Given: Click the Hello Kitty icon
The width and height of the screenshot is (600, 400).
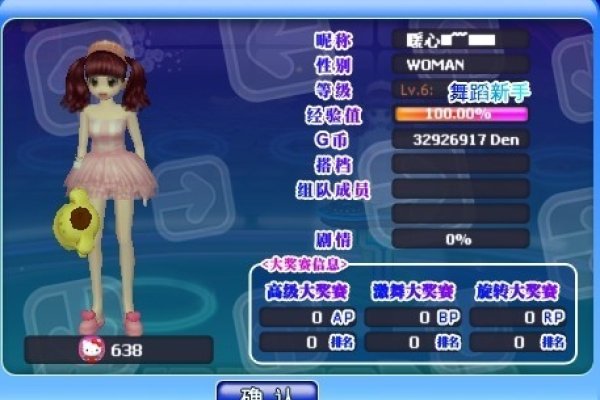Looking at the screenshot, I should (91, 350).
